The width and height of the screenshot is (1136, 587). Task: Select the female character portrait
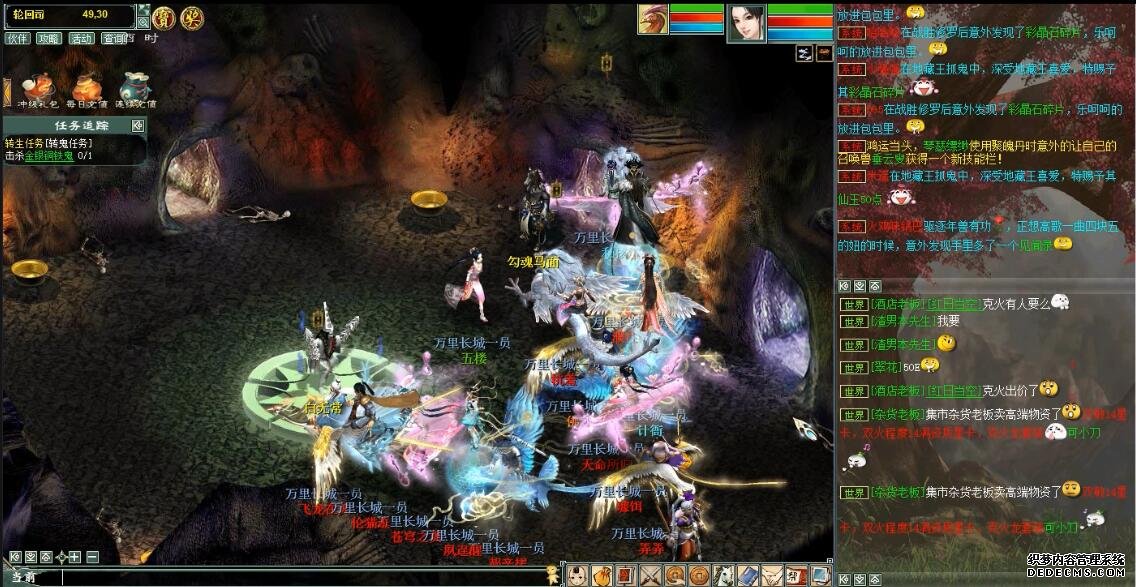[746, 22]
